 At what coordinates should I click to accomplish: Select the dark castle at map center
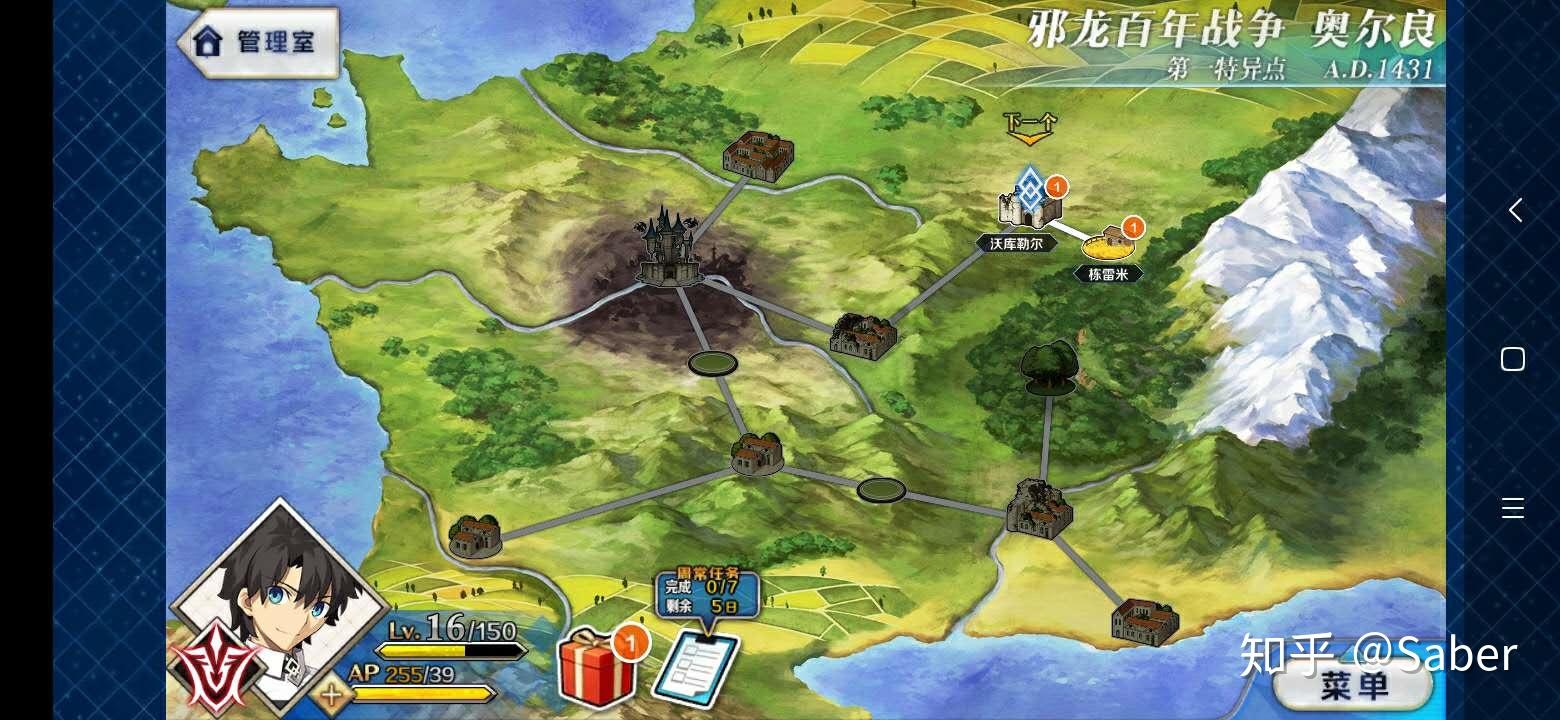pyautogui.click(x=670, y=250)
